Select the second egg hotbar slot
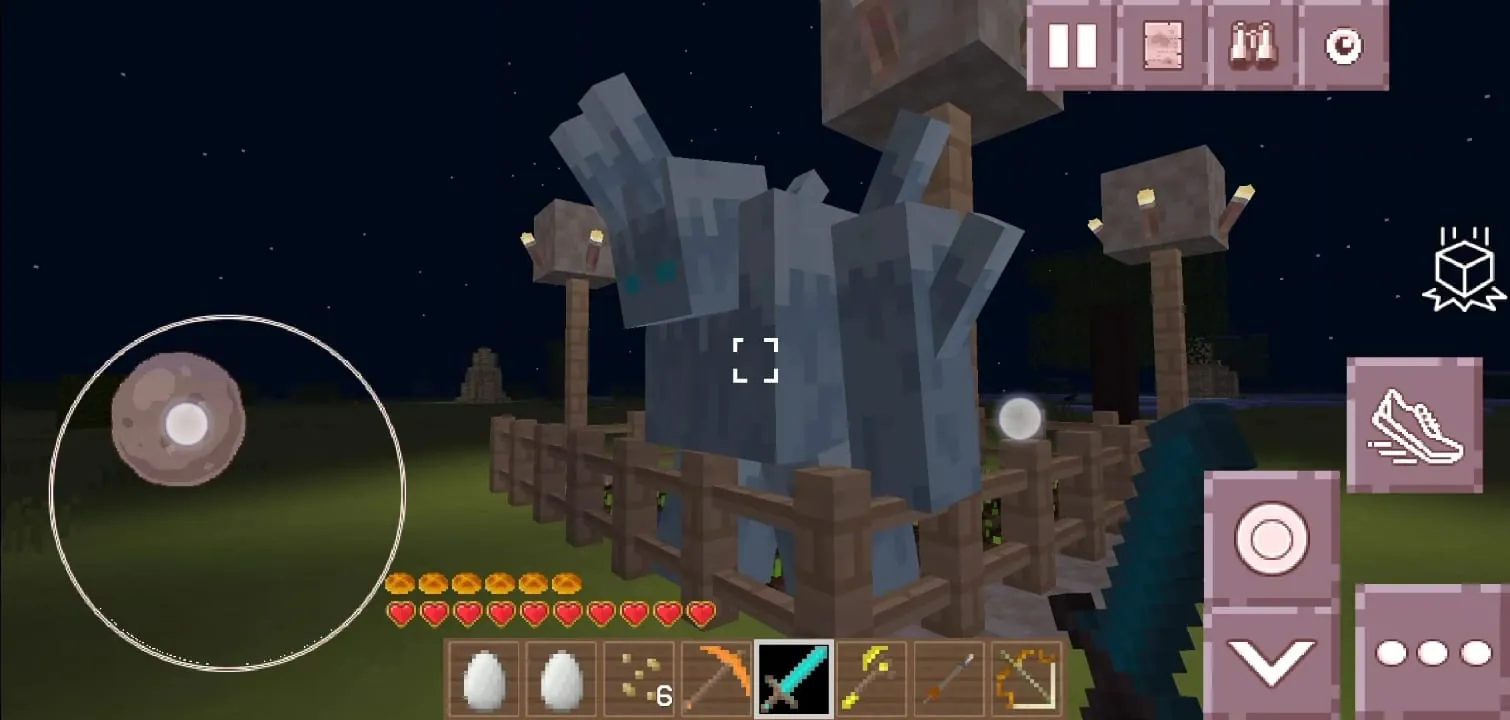Viewport: 1510px width, 720px height. [x=559, y=678]
